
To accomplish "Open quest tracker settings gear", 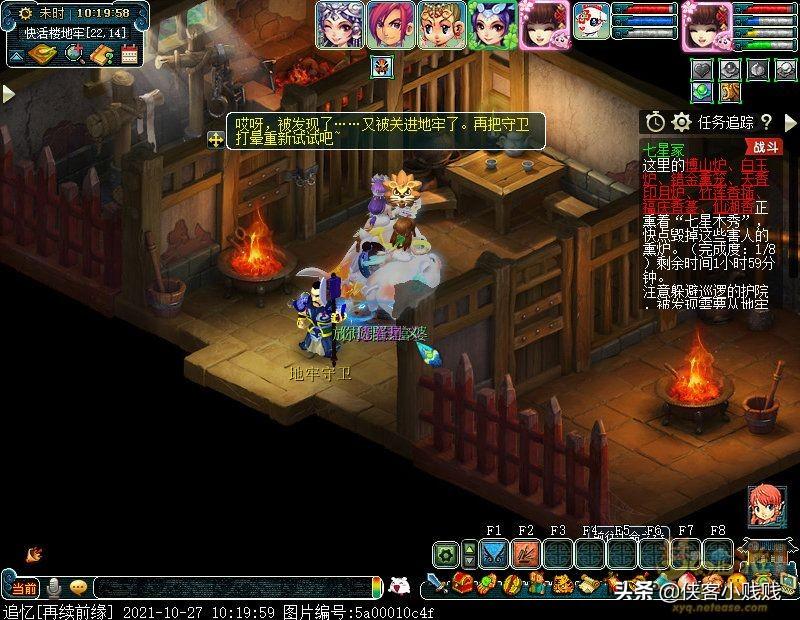I will [682, 122].
